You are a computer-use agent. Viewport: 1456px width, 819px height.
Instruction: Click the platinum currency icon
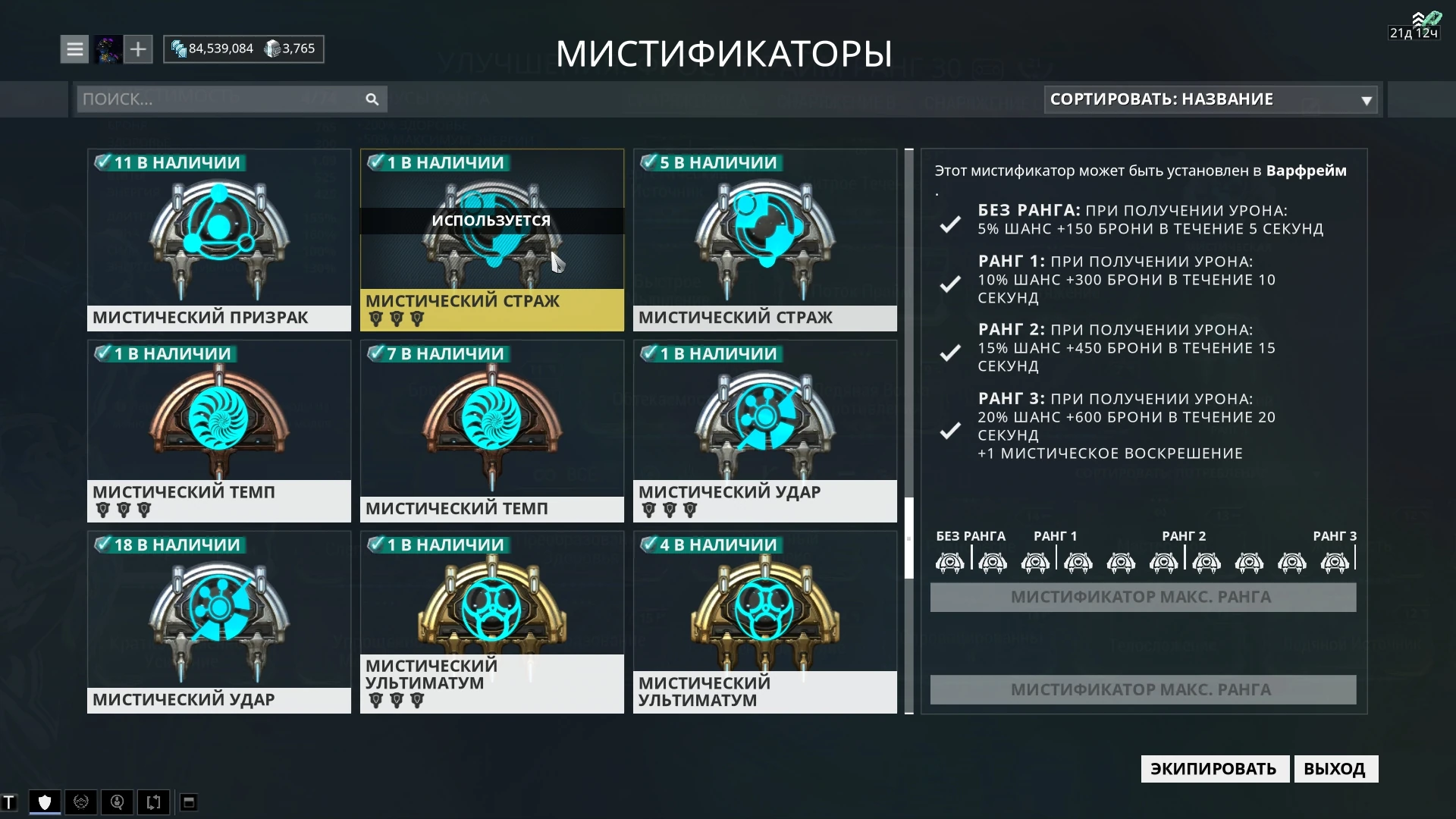click(x=274, y=49)
